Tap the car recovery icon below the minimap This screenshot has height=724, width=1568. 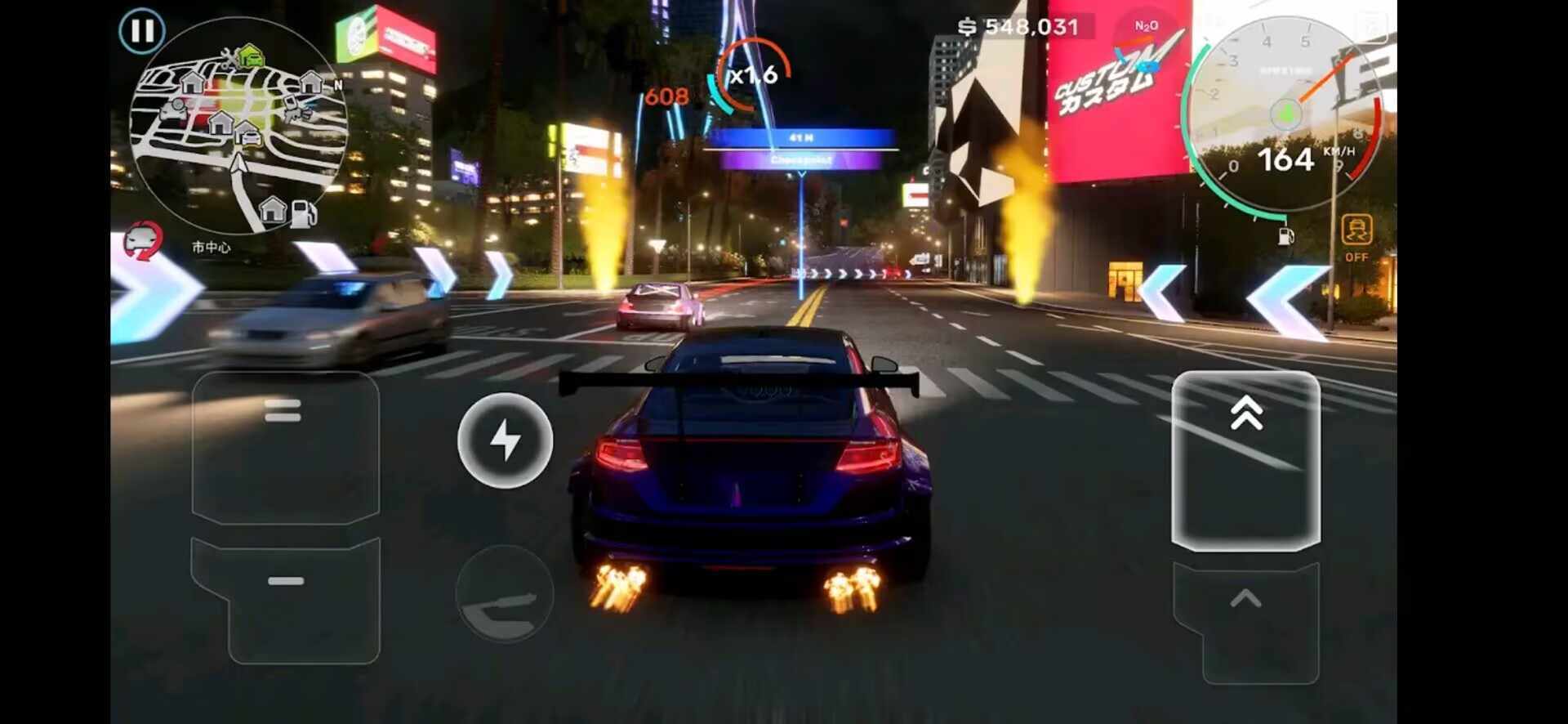pos(143,240)
